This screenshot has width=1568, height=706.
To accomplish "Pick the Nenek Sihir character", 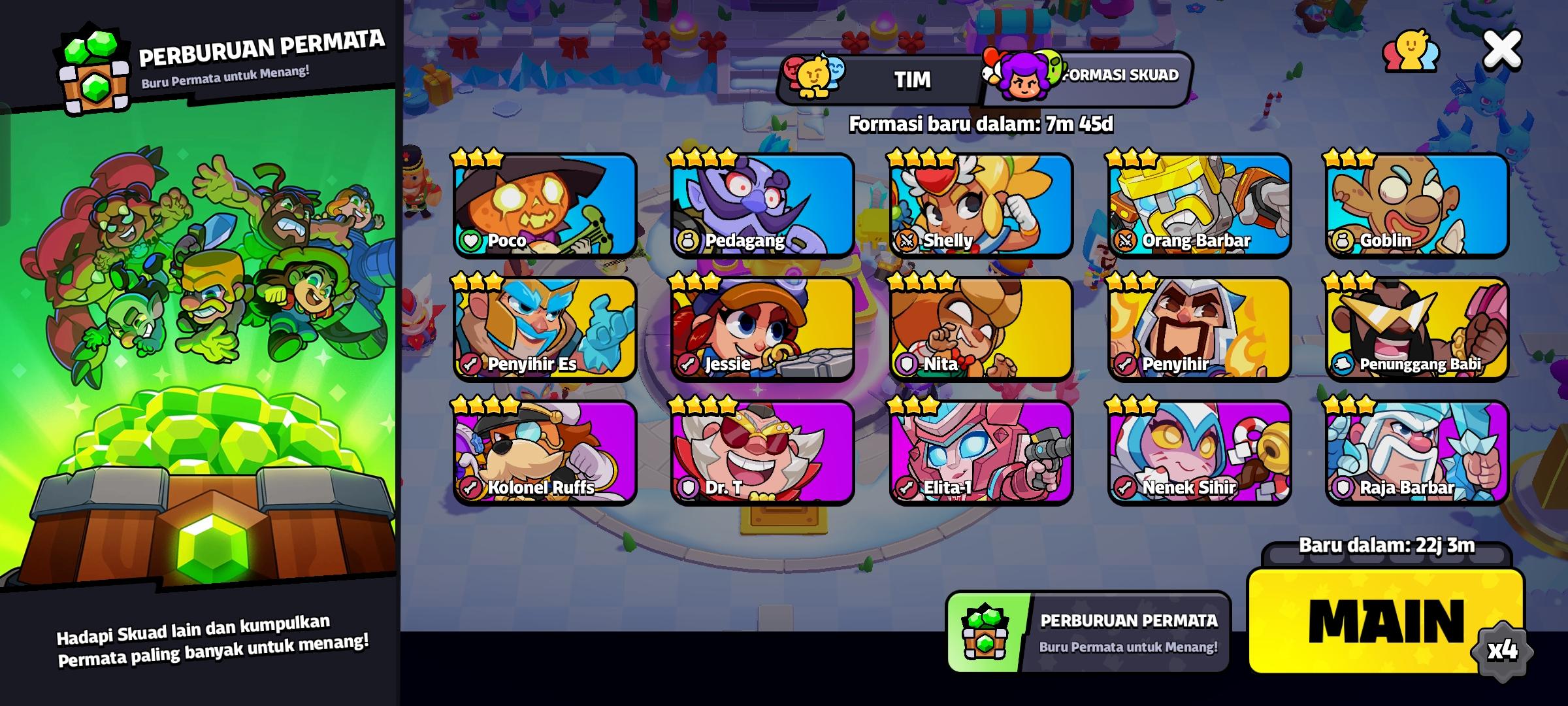I will (1199, 453).
